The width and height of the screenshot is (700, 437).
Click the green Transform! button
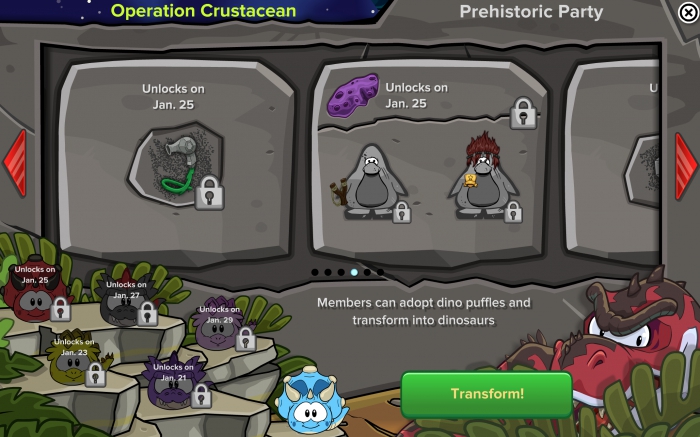pos(486,394)
